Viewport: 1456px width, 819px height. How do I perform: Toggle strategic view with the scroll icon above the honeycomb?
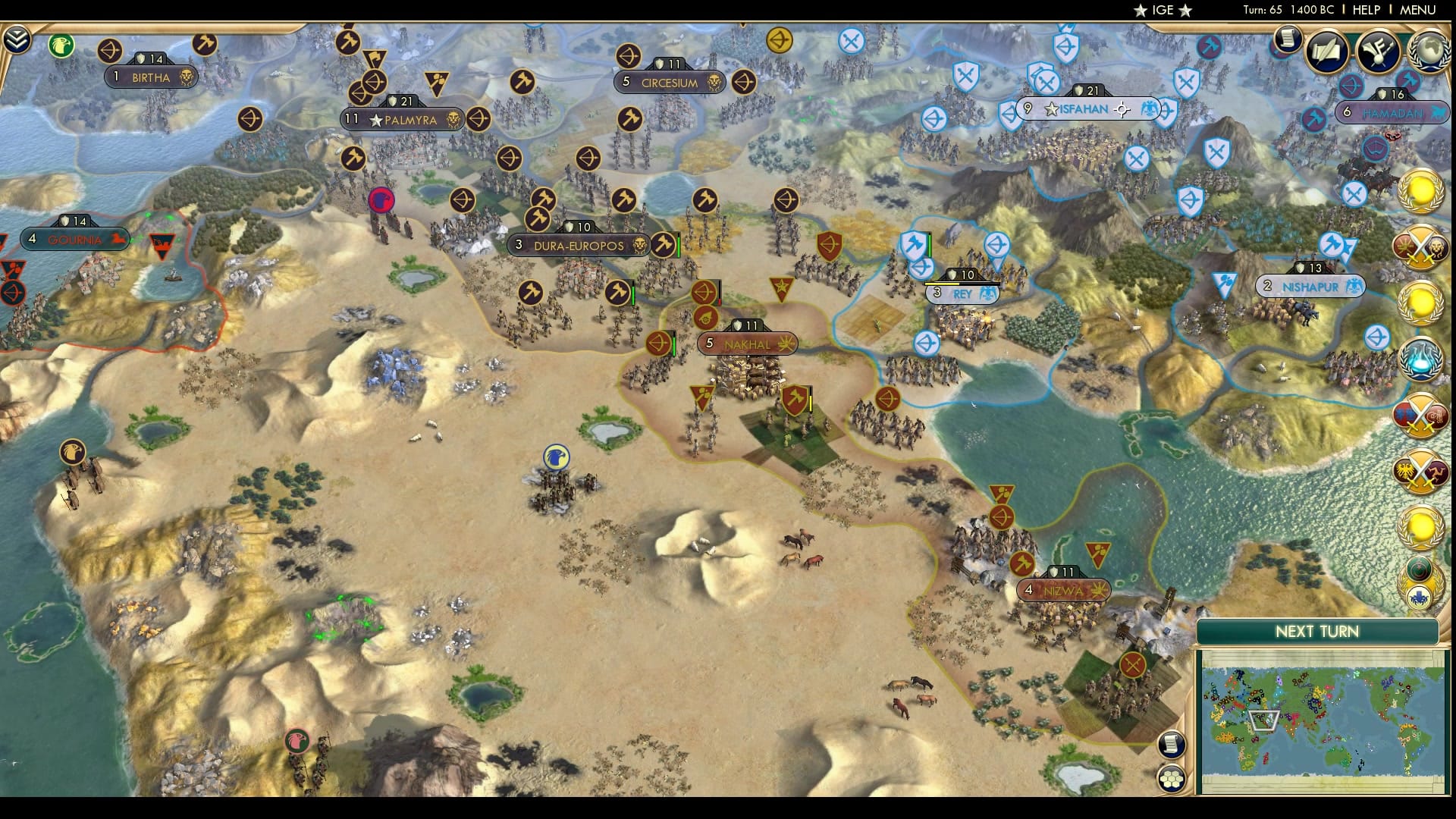1172,745
